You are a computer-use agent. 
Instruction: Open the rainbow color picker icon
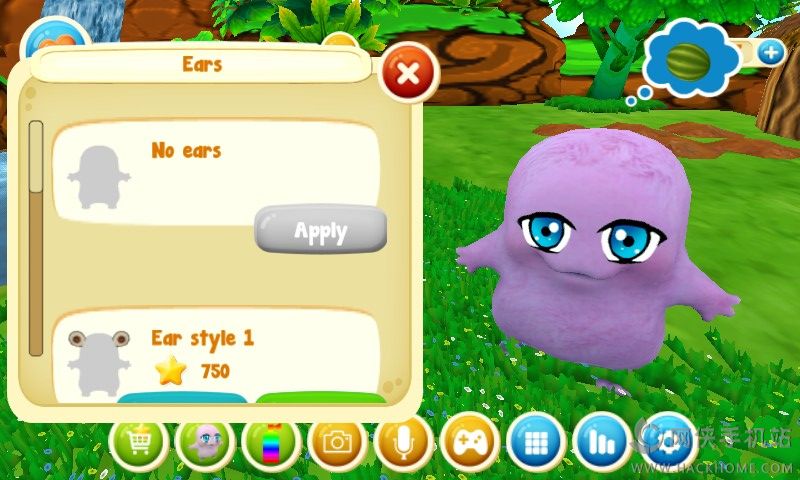(x=271, y=443)
